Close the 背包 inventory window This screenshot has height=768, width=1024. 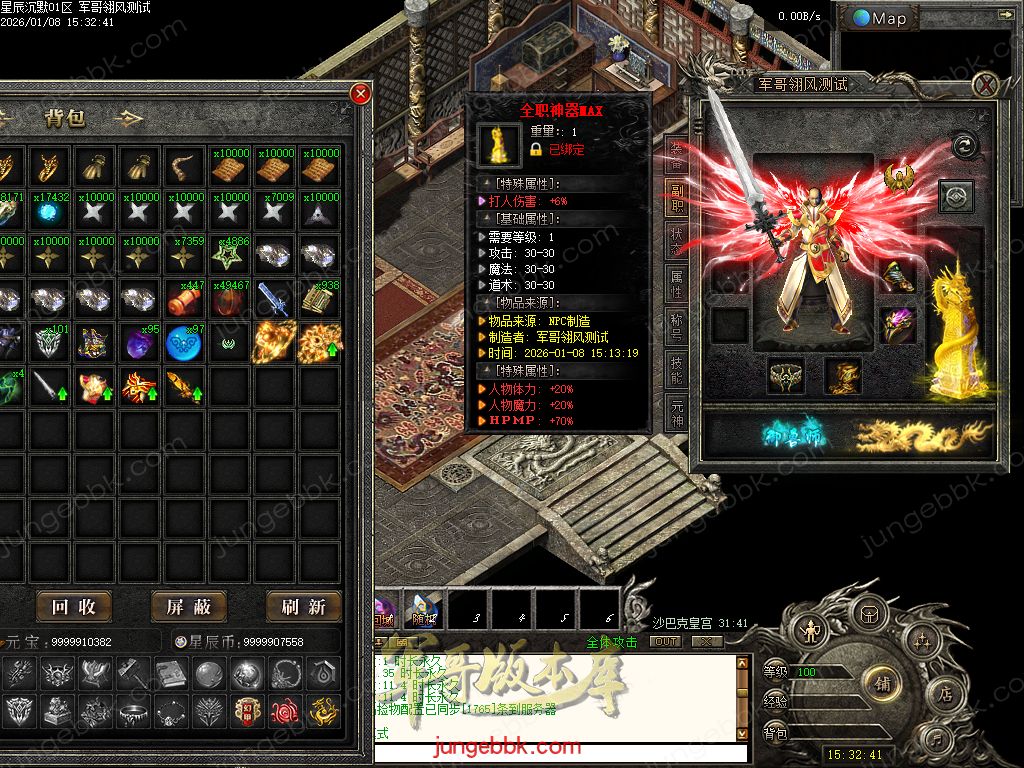tap(361, 94)
